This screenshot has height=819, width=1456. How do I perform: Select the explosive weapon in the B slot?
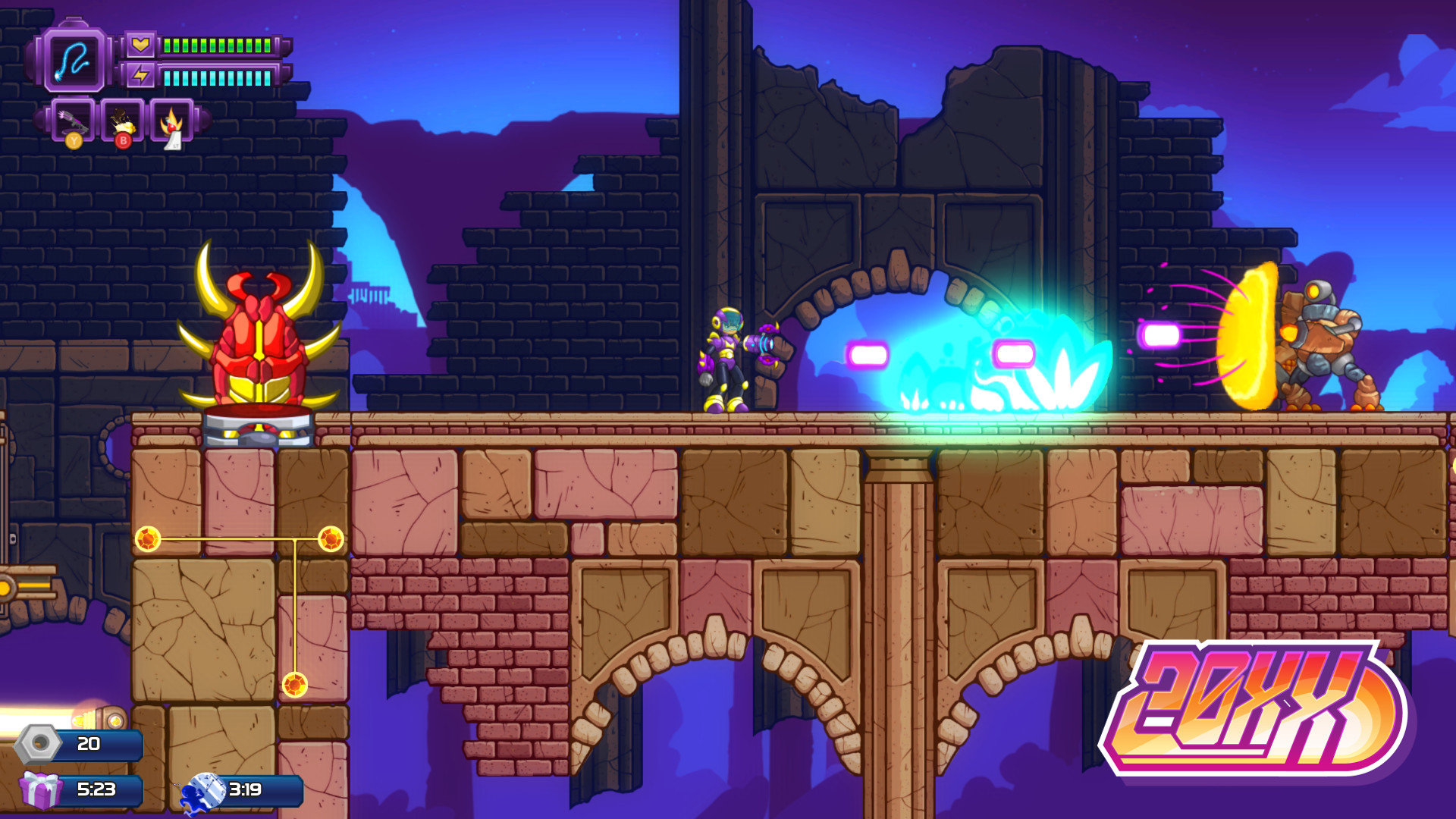coord(121,121)
